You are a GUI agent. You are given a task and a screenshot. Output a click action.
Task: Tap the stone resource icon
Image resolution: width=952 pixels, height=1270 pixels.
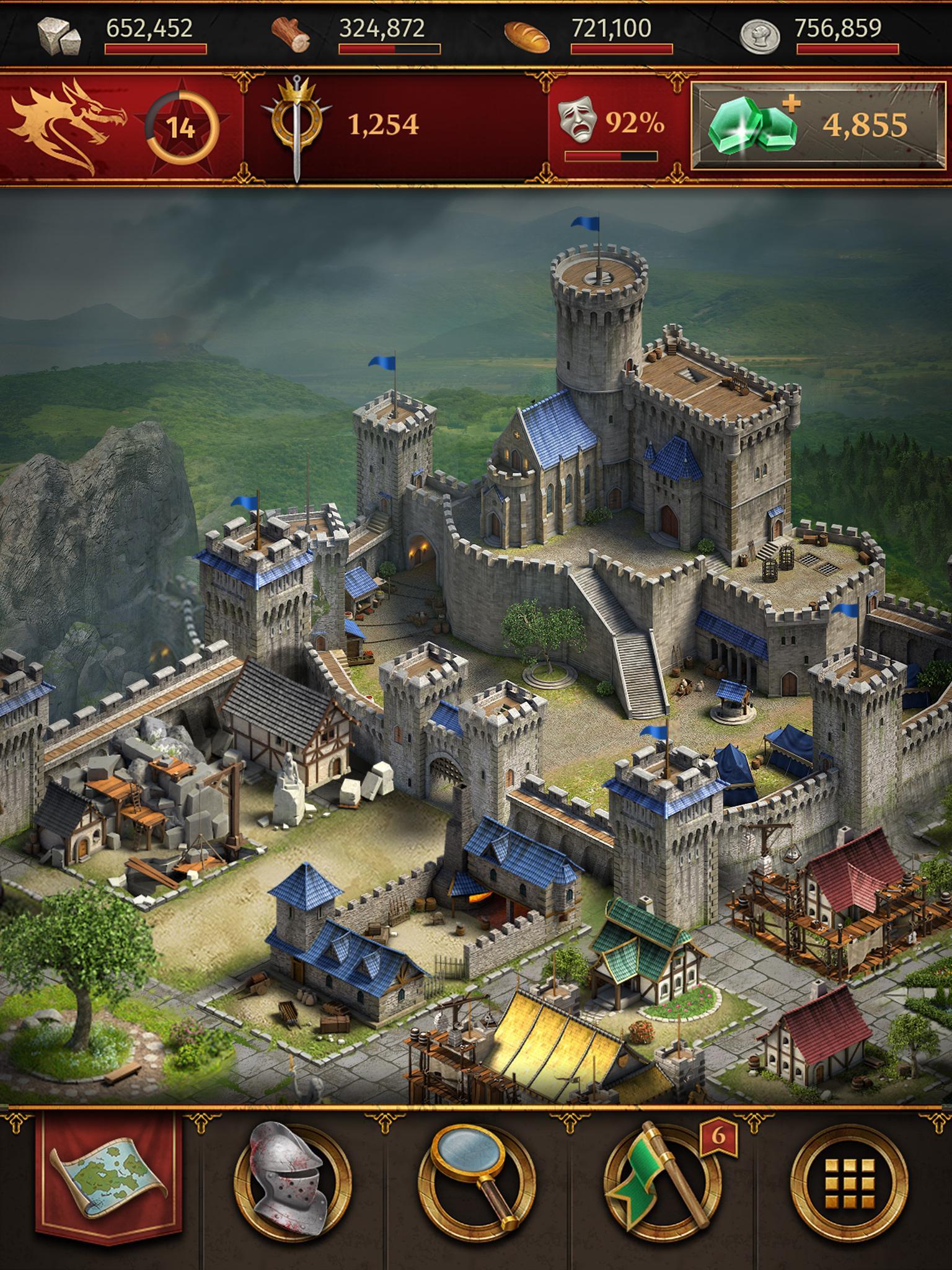click(x=59, y=35)
